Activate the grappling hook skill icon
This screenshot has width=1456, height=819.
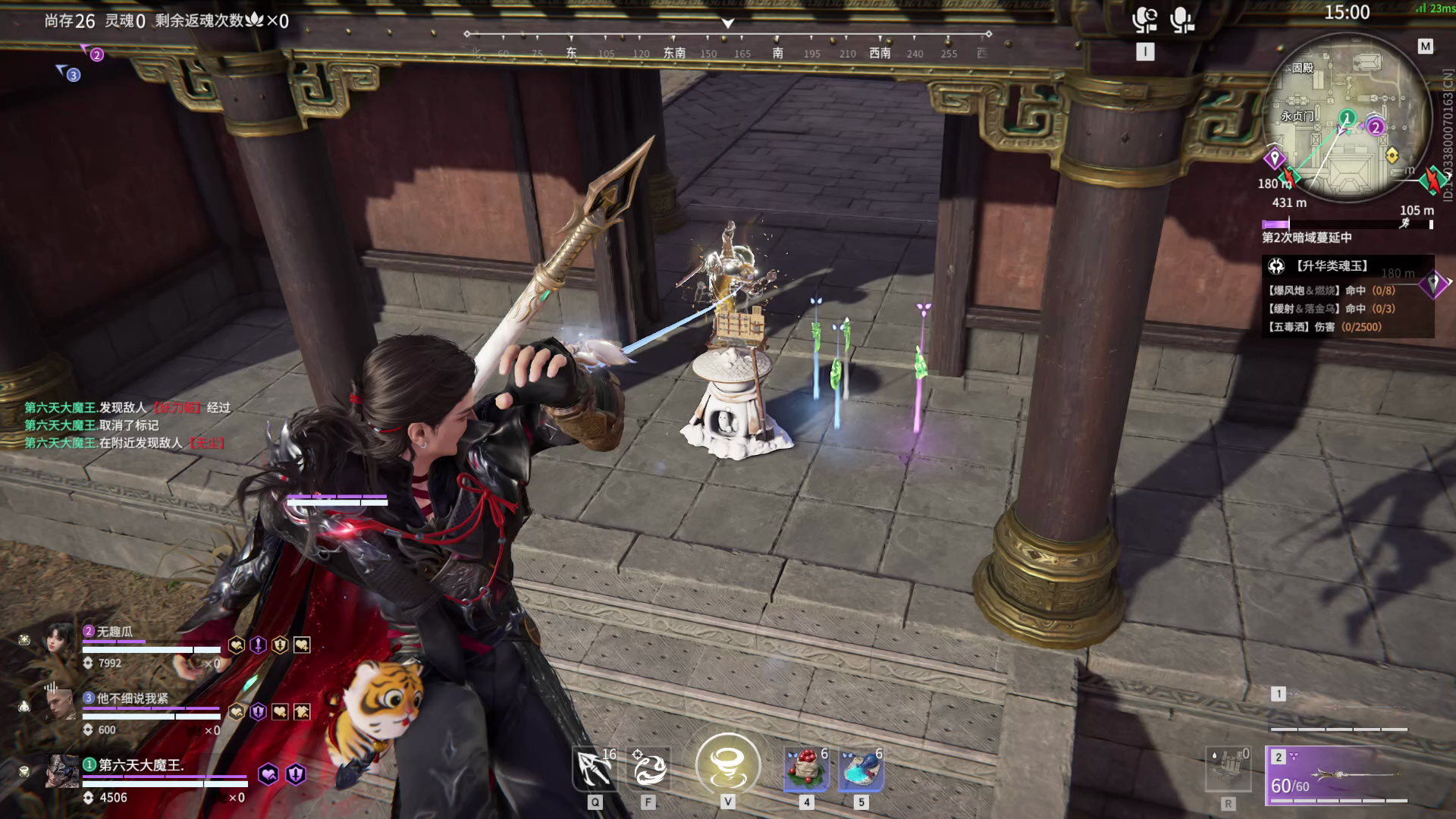click(595, 768)
